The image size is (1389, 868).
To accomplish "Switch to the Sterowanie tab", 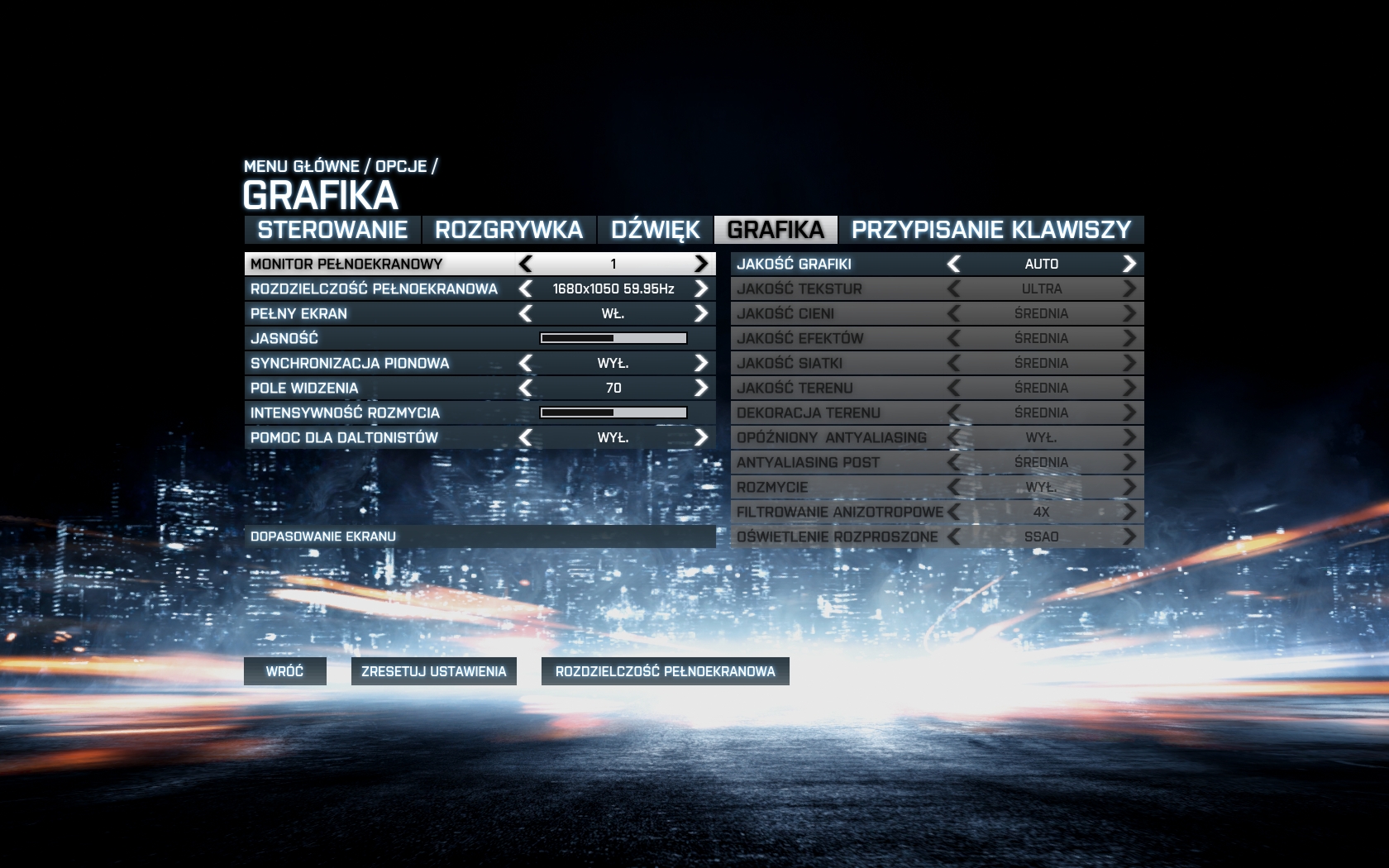I will 332,230.
